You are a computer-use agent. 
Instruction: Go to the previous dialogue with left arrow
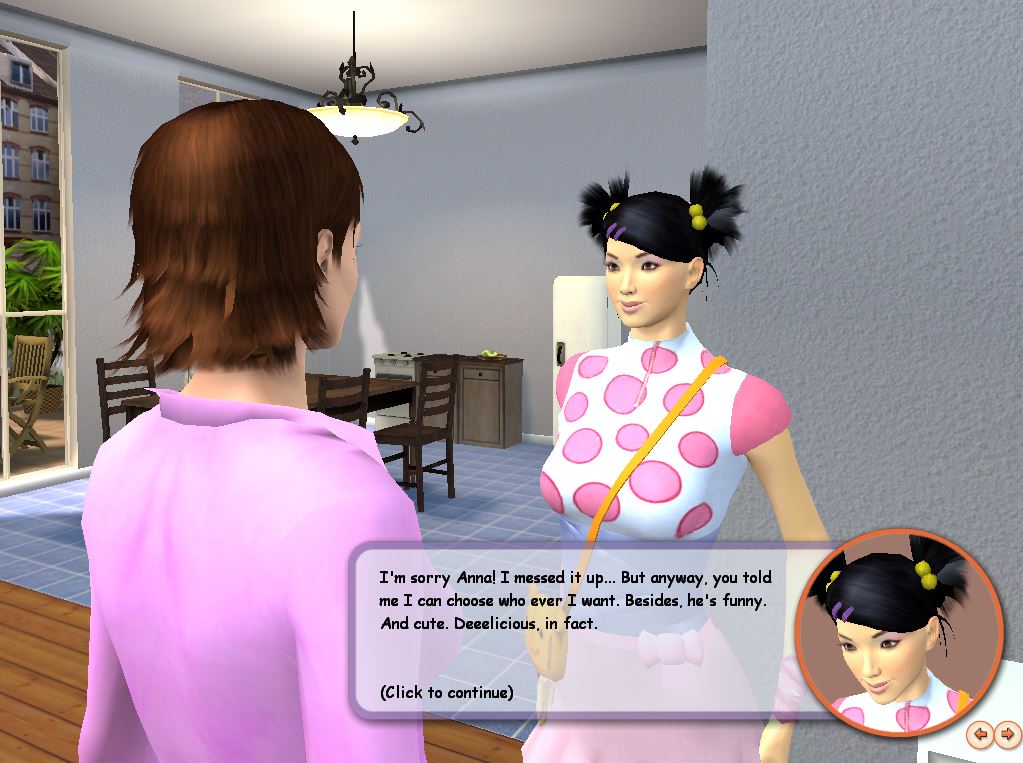tap(981, 735)
